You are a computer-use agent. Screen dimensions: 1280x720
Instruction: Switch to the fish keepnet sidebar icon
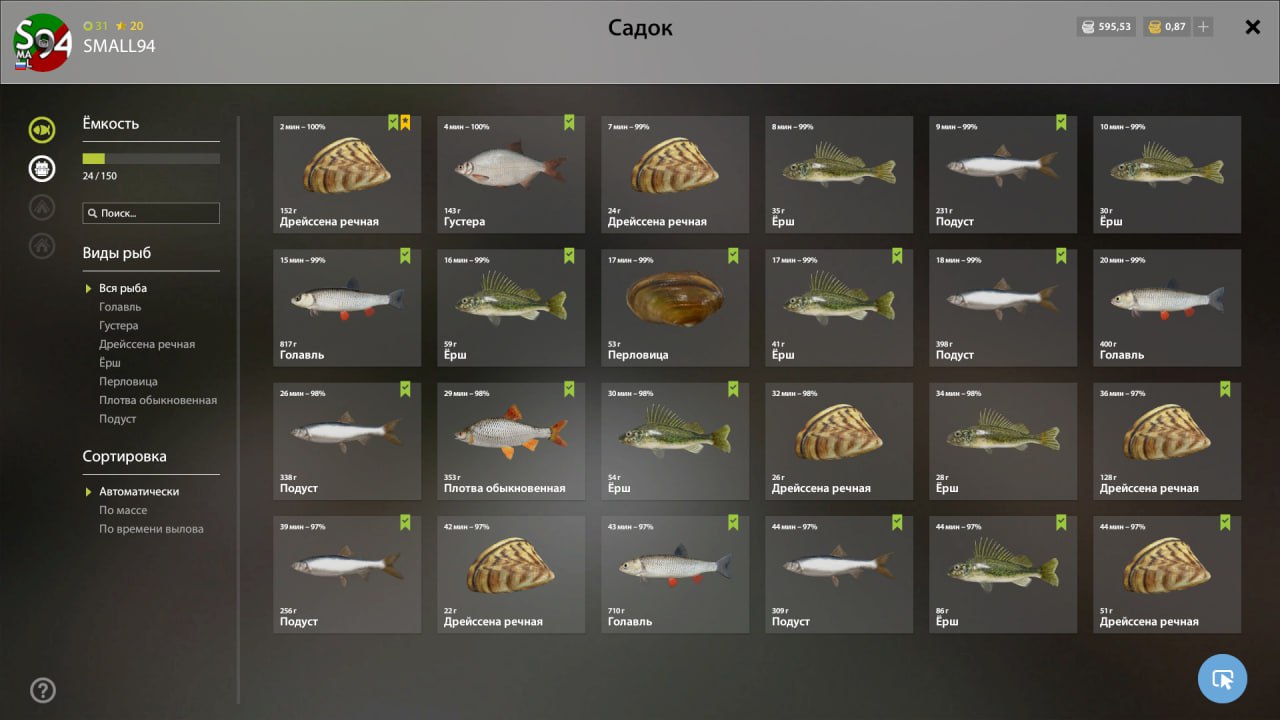[x=41, y=129]
